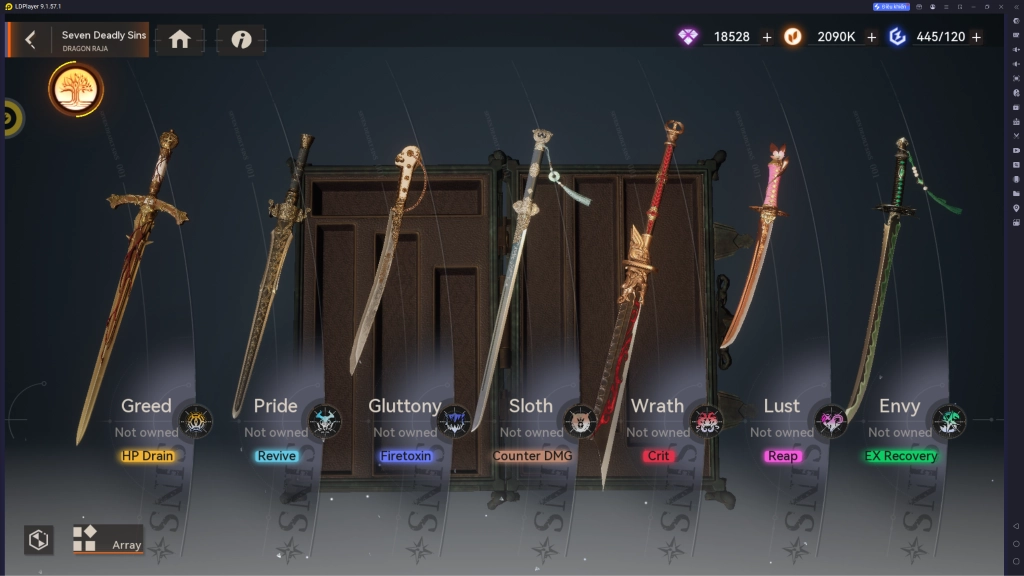
Task: Click the cube icon button
Action: click(39, 540)
